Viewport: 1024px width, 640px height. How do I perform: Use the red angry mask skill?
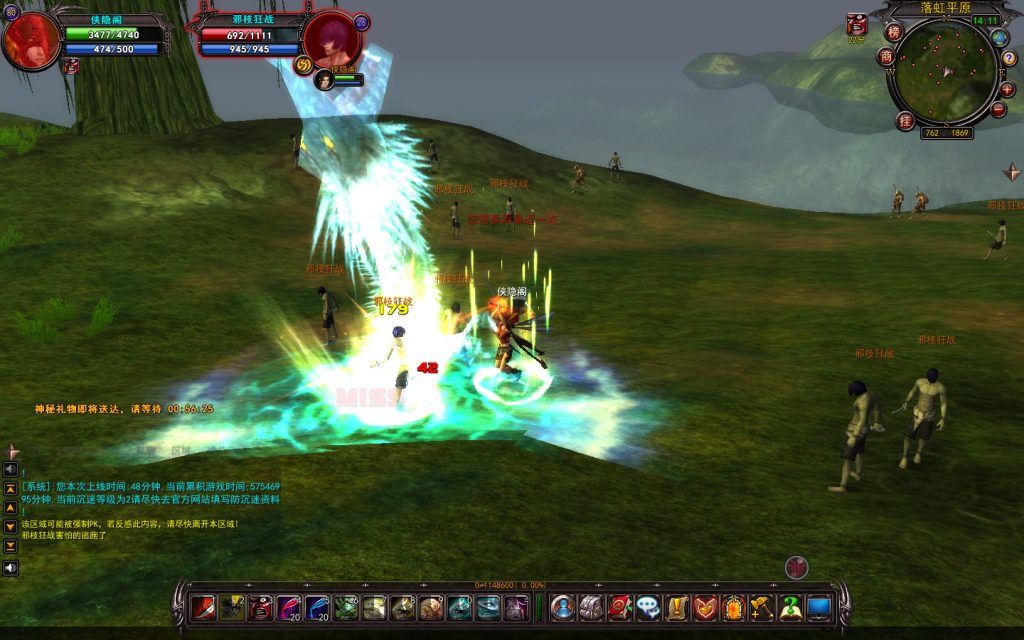[260, 607]
